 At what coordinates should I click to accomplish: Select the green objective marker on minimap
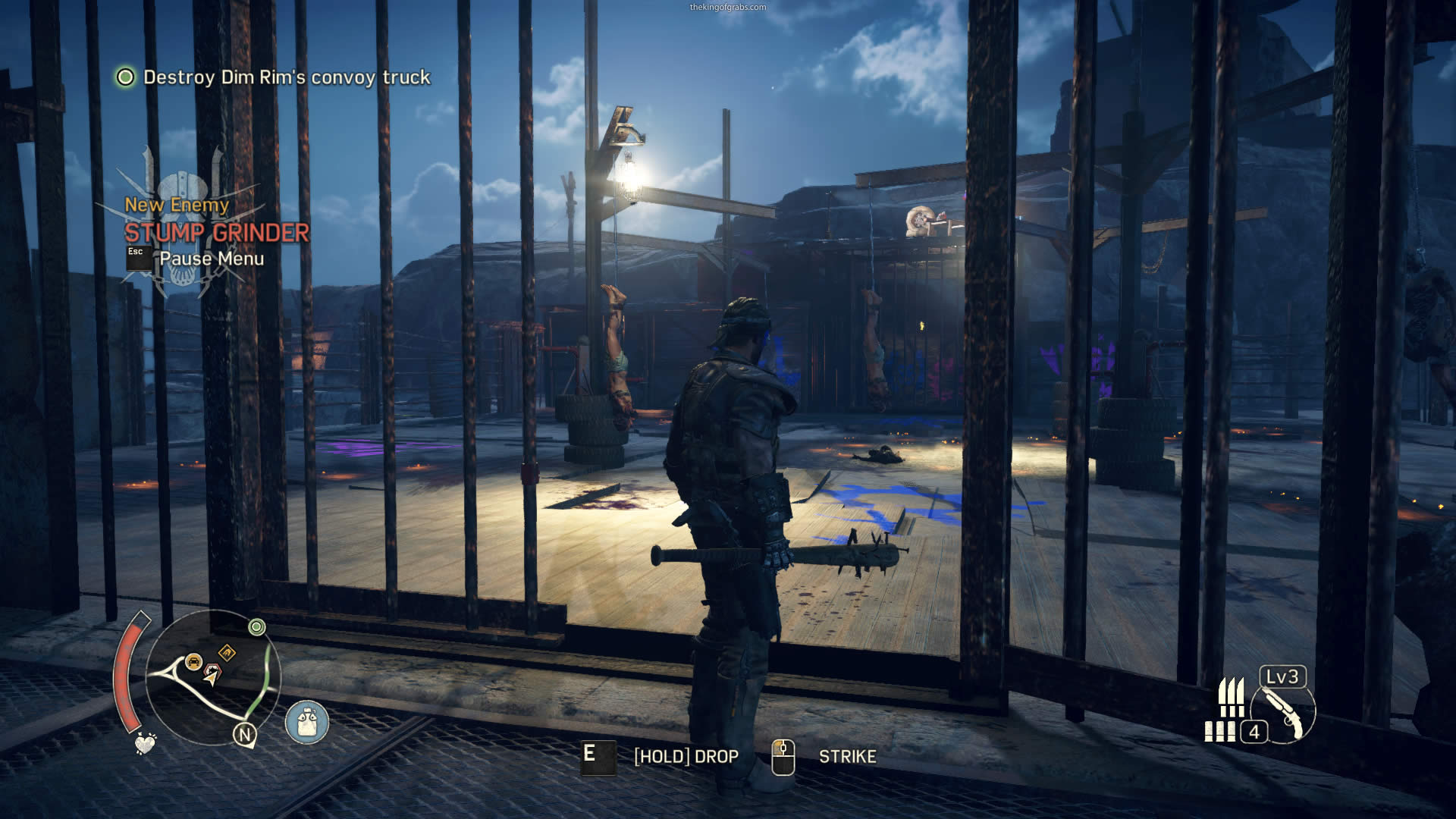click(x=257, y=627)
